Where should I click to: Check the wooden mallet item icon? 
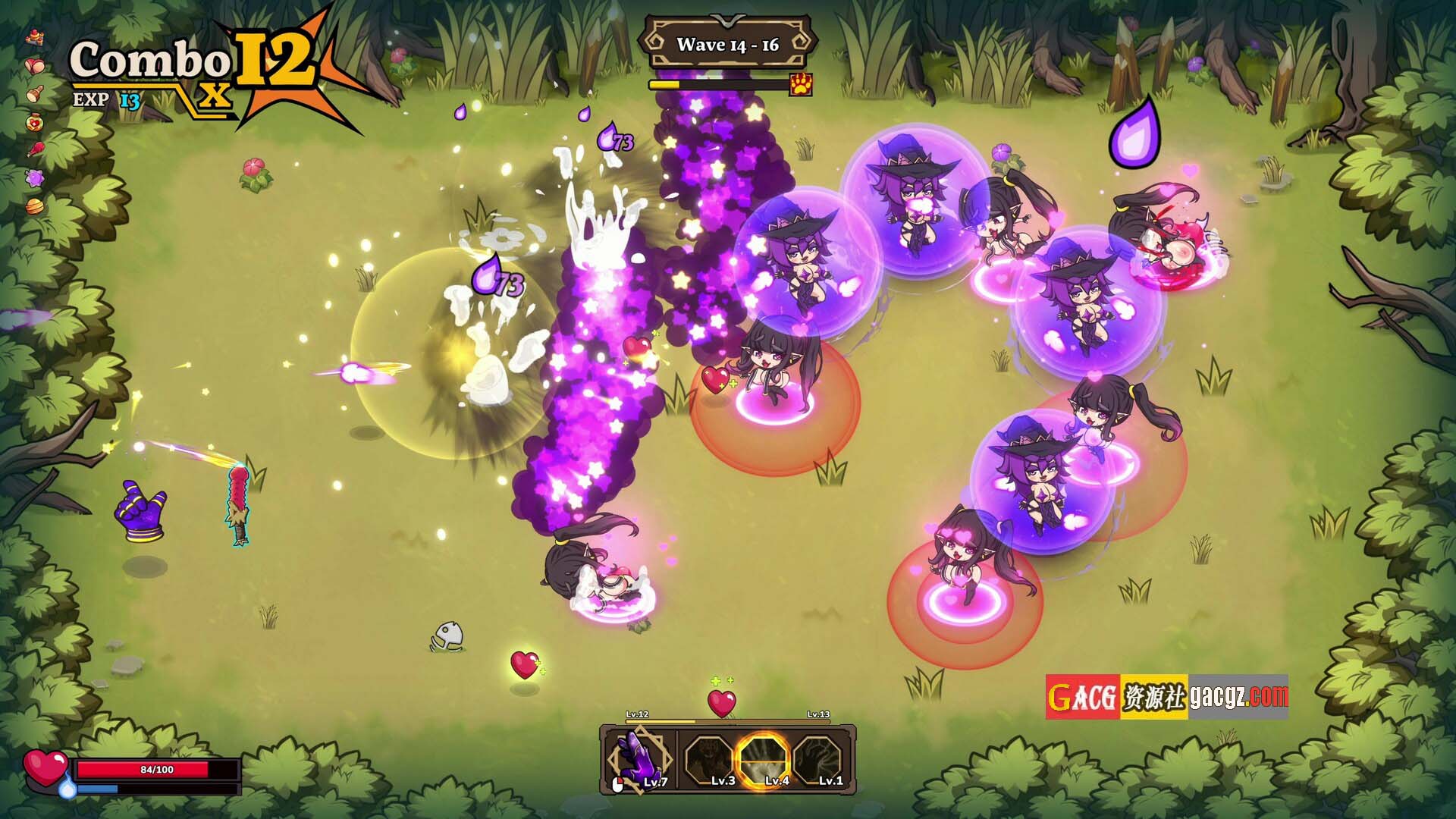pos(35,94)
